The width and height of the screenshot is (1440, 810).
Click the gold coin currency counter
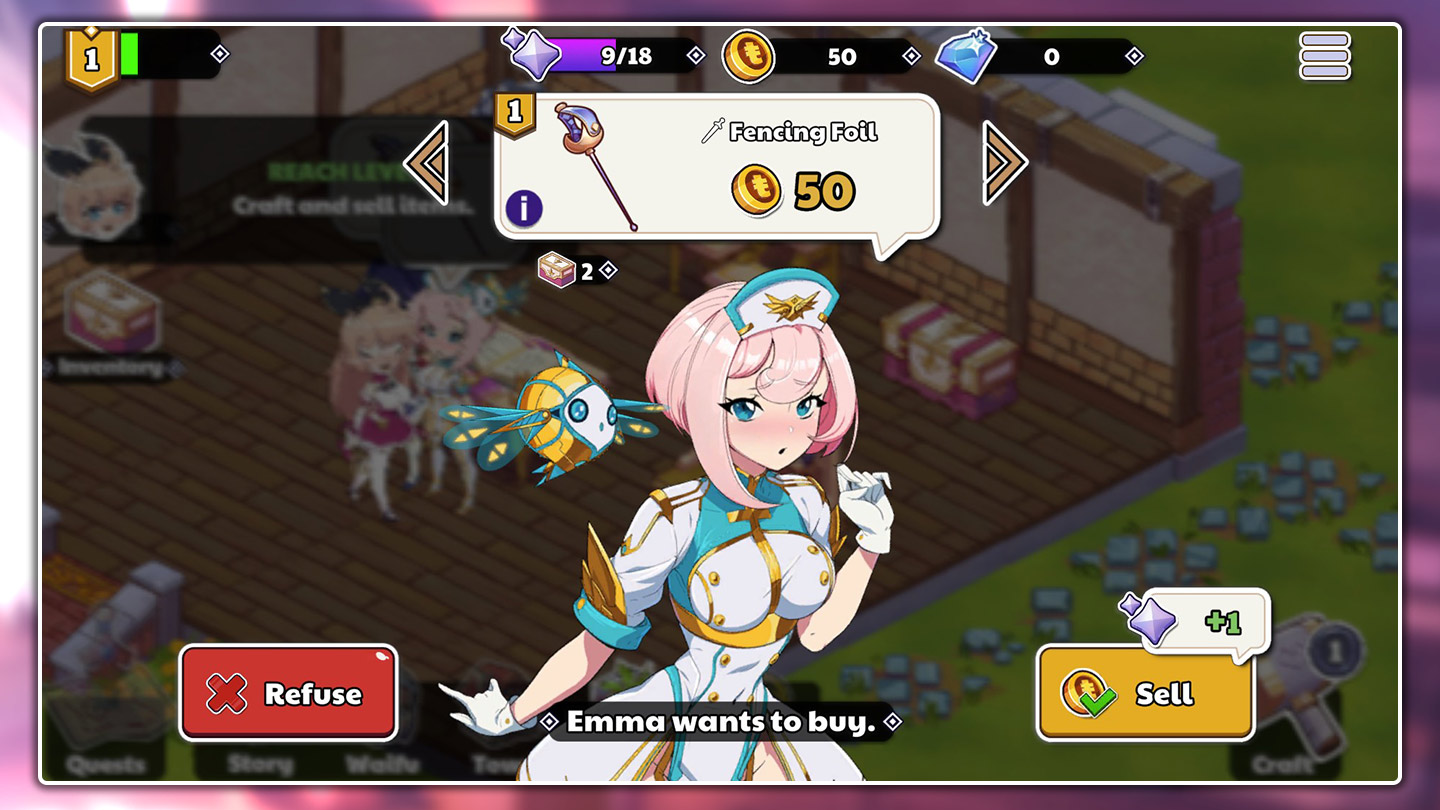click(820, 56)
